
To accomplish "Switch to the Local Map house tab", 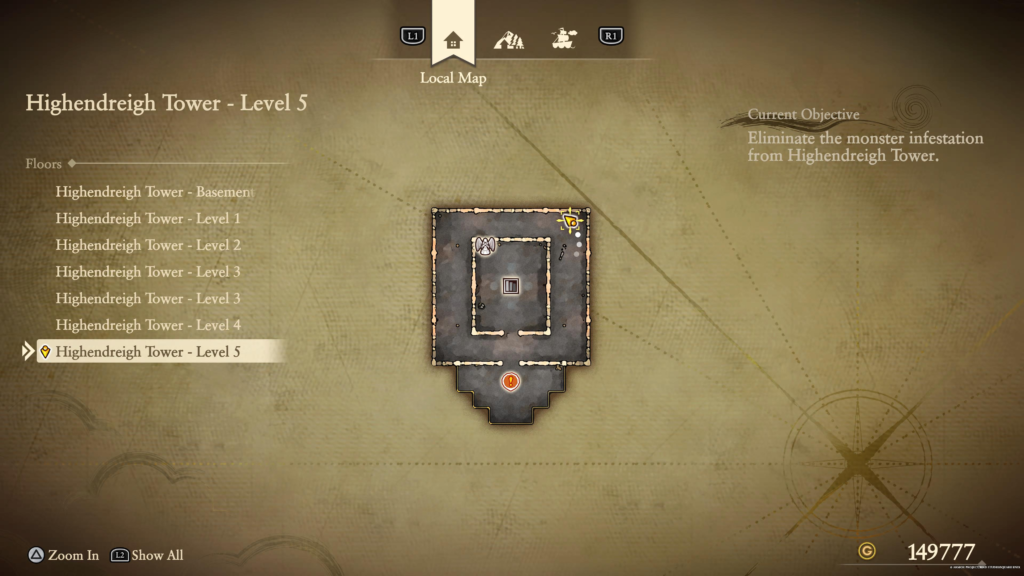I will [453, 40].
